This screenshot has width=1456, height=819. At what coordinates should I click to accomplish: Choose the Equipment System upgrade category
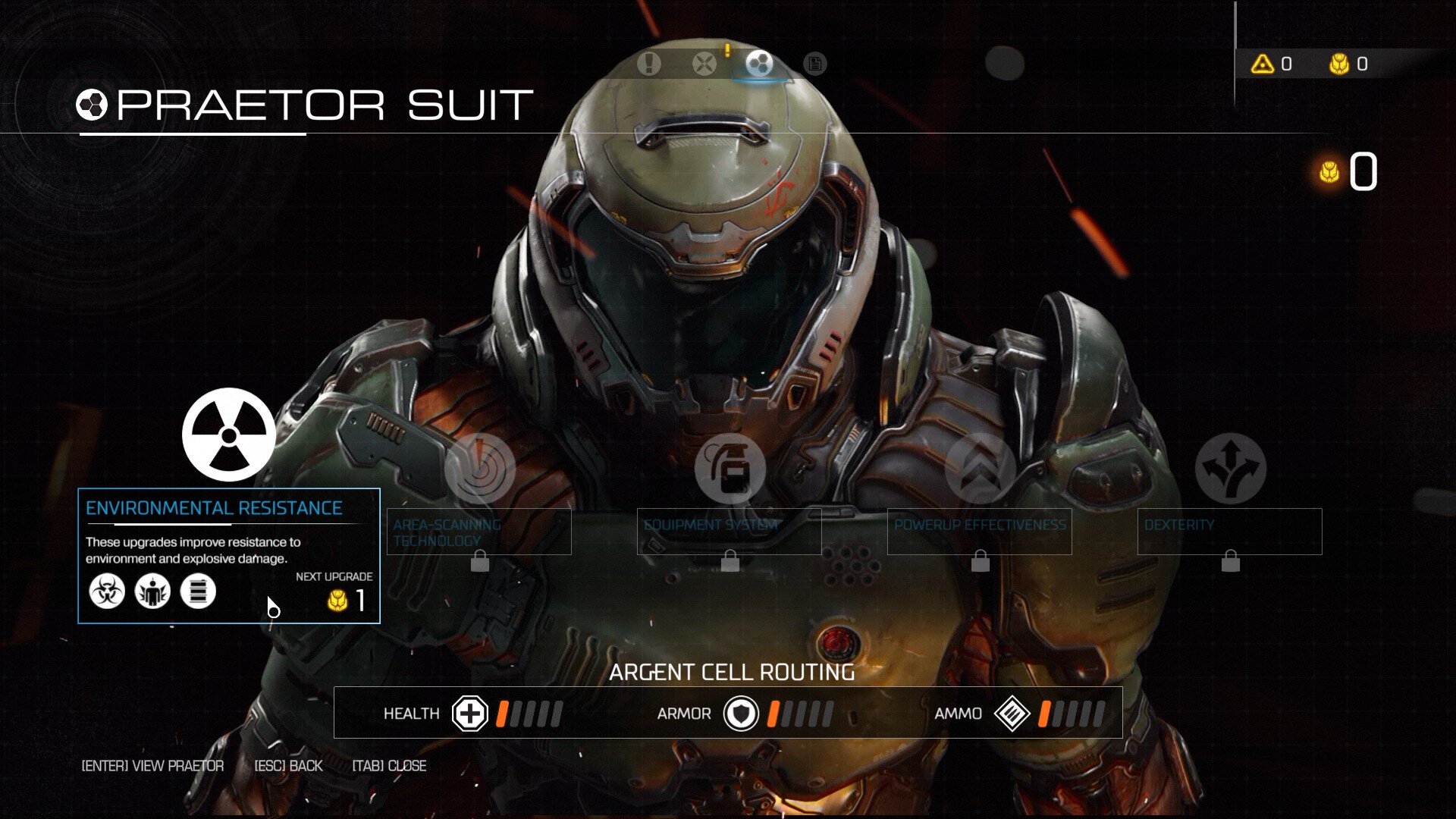click(730, 469)
